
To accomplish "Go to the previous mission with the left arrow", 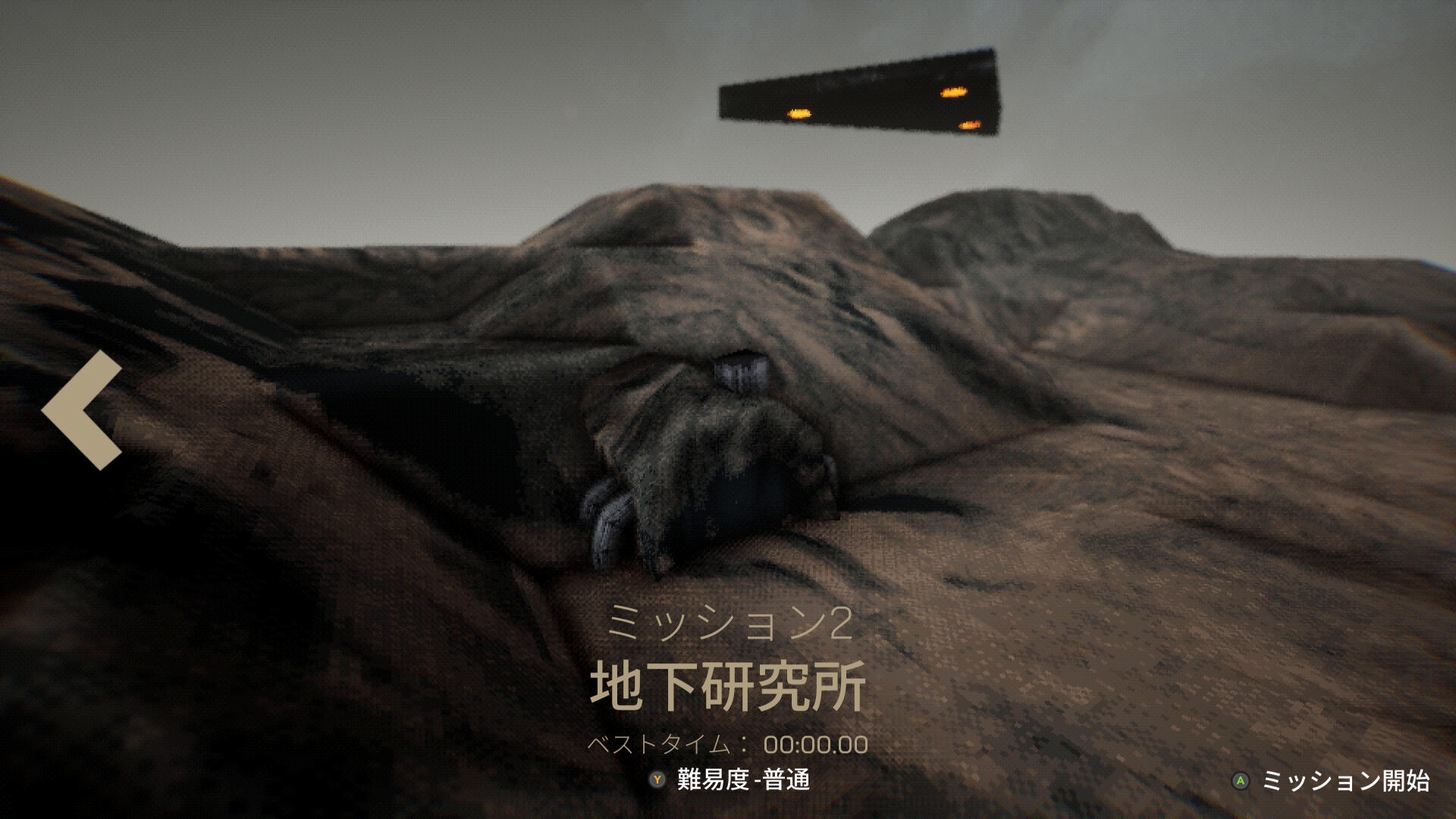I will [82, 409].
